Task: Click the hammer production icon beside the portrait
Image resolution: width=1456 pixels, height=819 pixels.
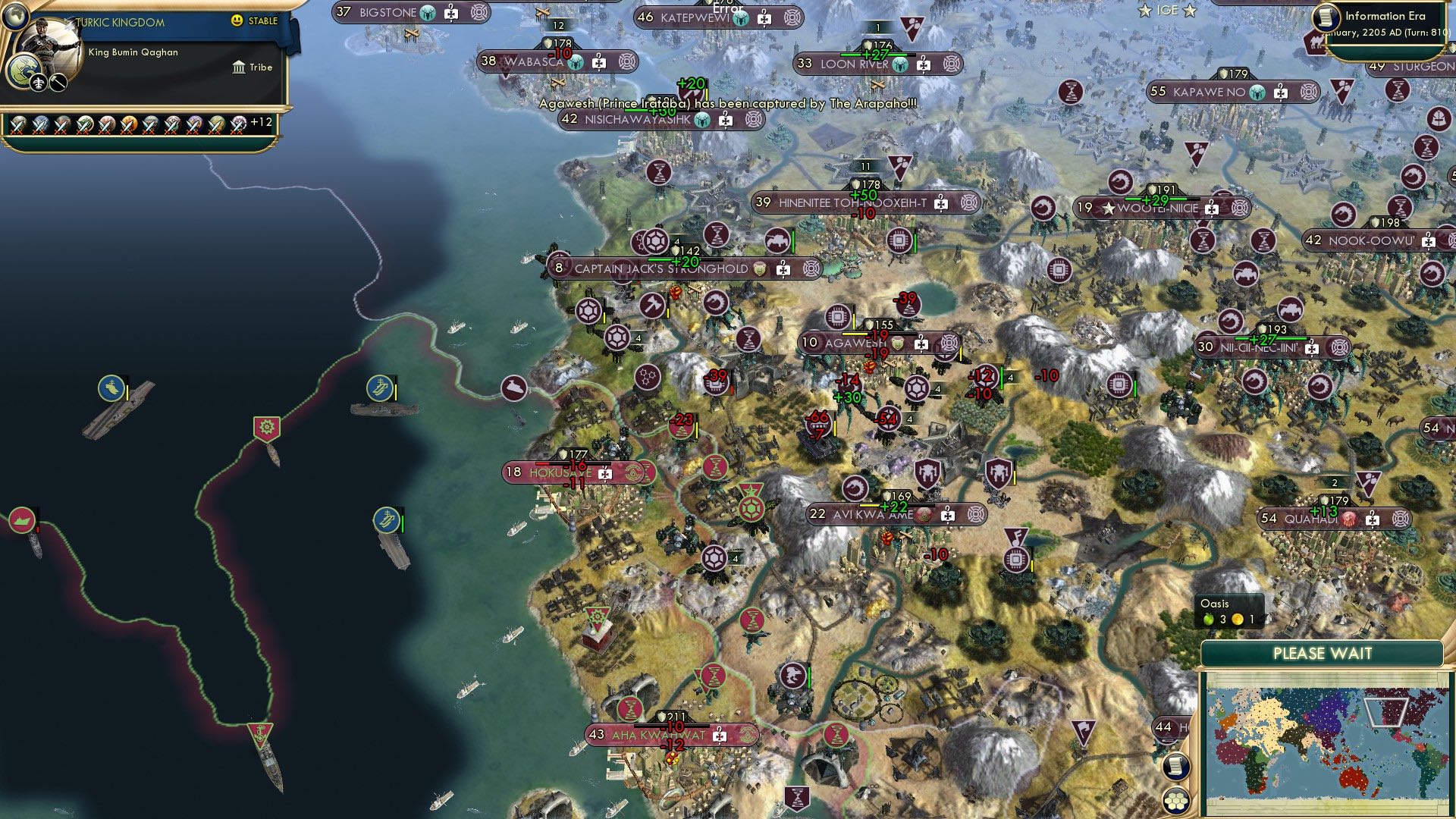Action: (58, 83)
